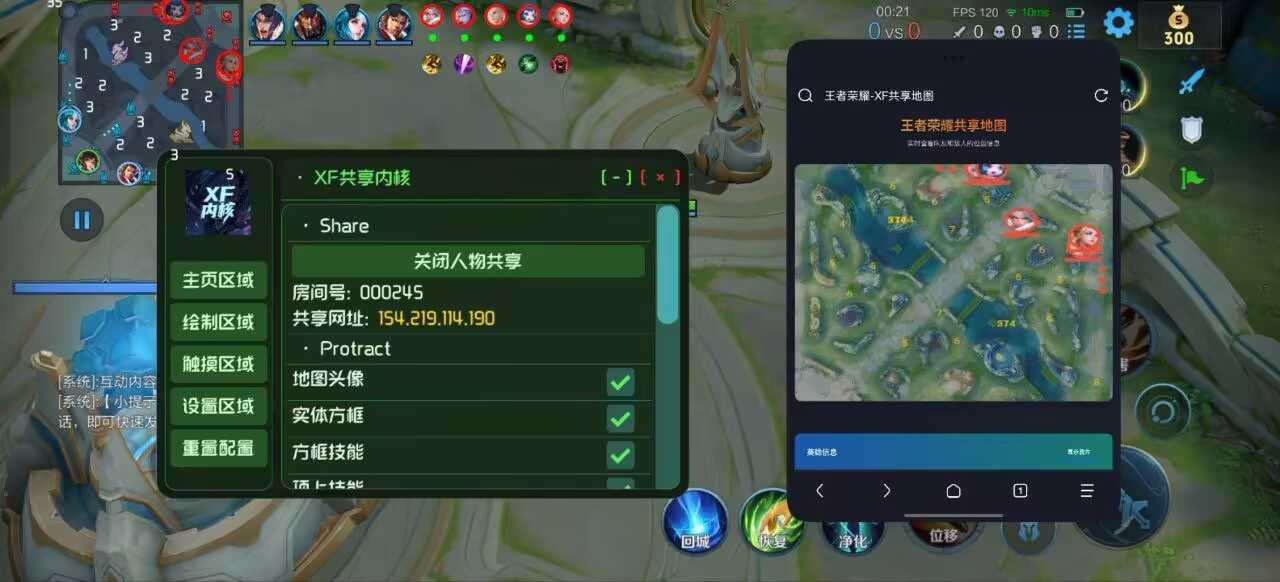Use the 恢复 heal skill
The width and height of the screenshot is (1280, 582).
[772, 521]
